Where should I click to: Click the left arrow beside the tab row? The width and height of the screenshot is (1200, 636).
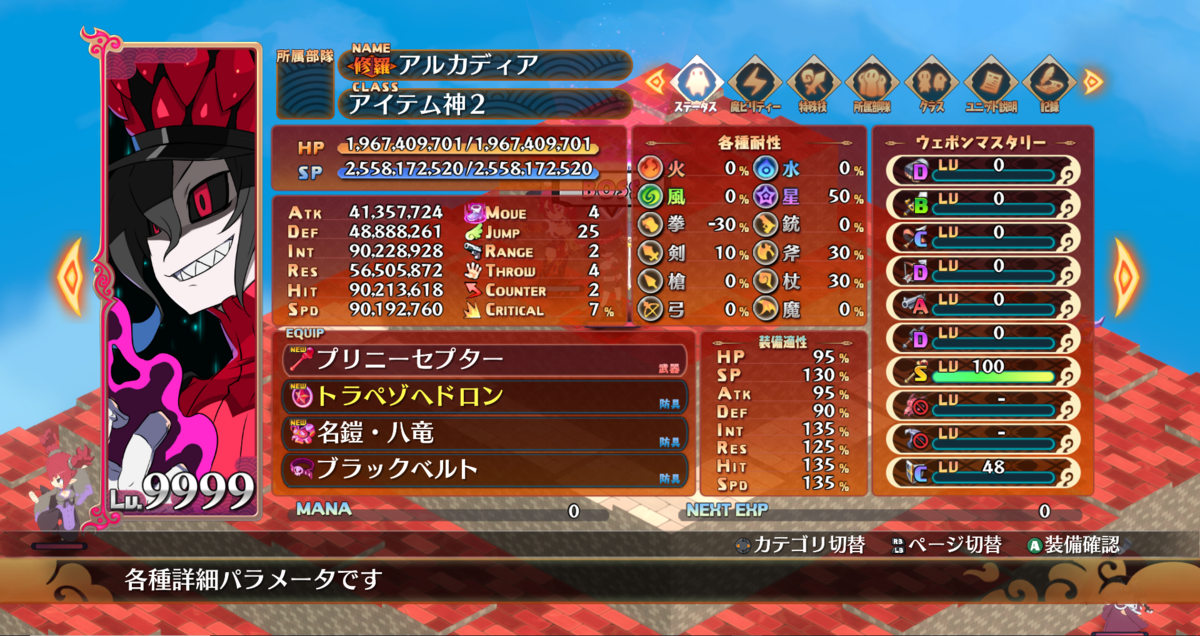tap(655, 81)
